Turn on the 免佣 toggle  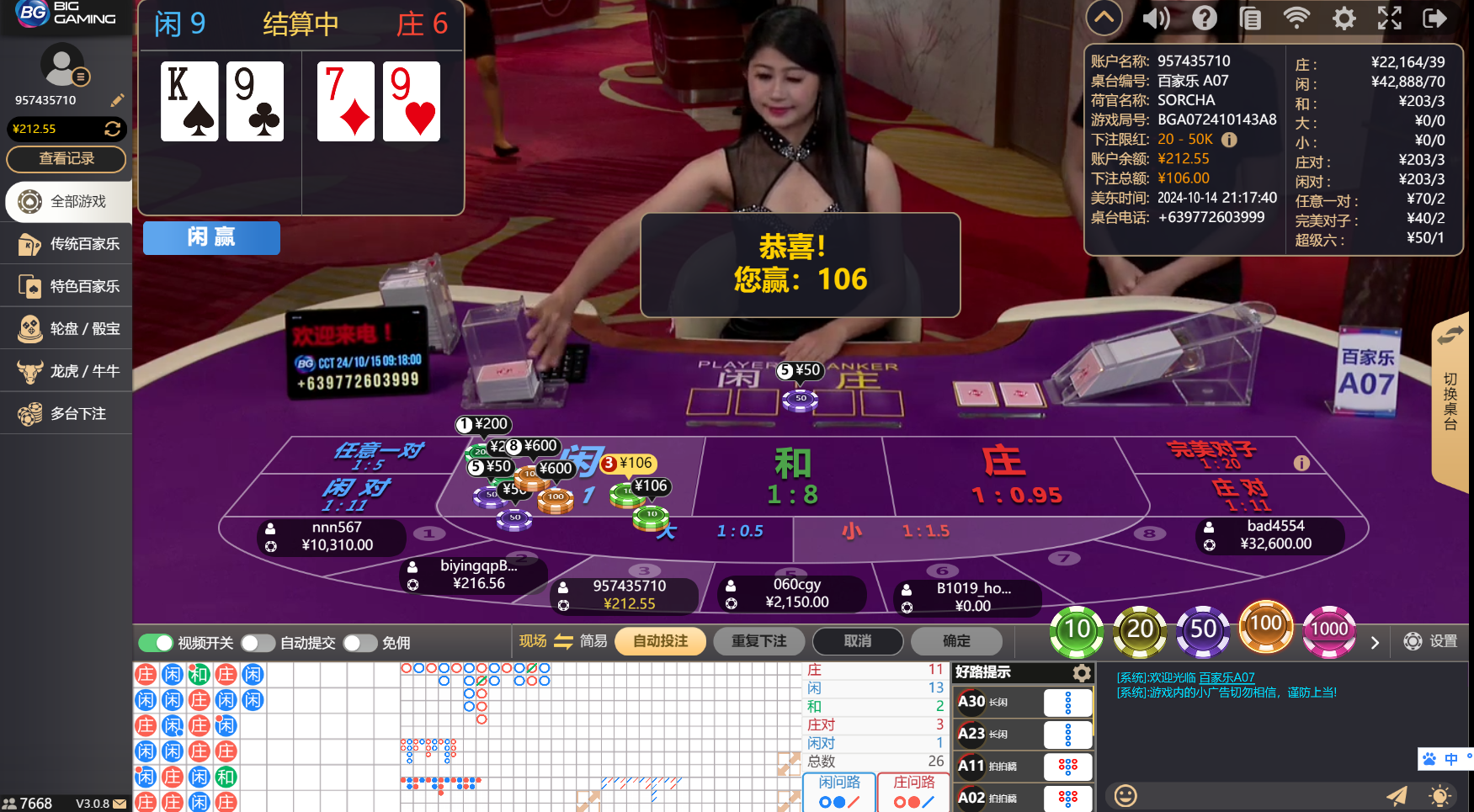pos(361,642)
